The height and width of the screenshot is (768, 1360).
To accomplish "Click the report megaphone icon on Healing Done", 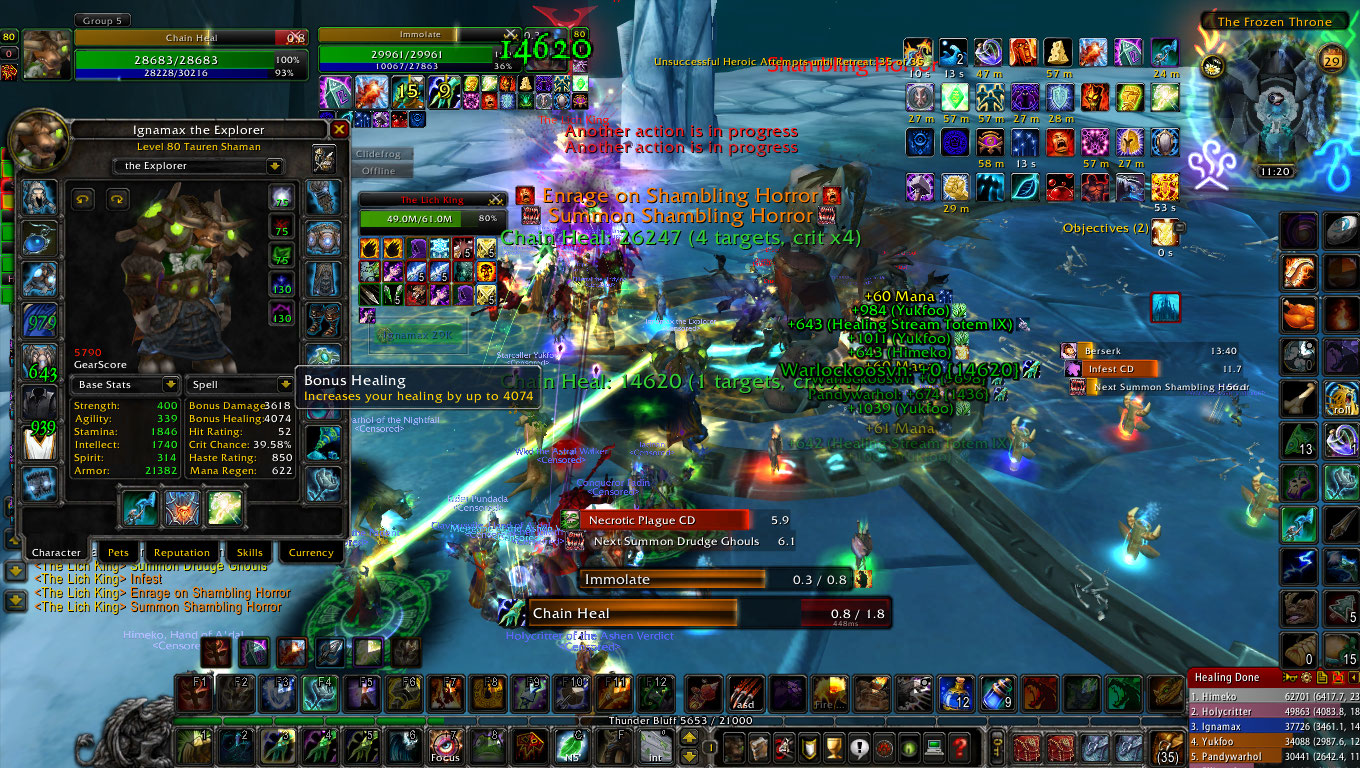I will click(x=1290, y=677).
